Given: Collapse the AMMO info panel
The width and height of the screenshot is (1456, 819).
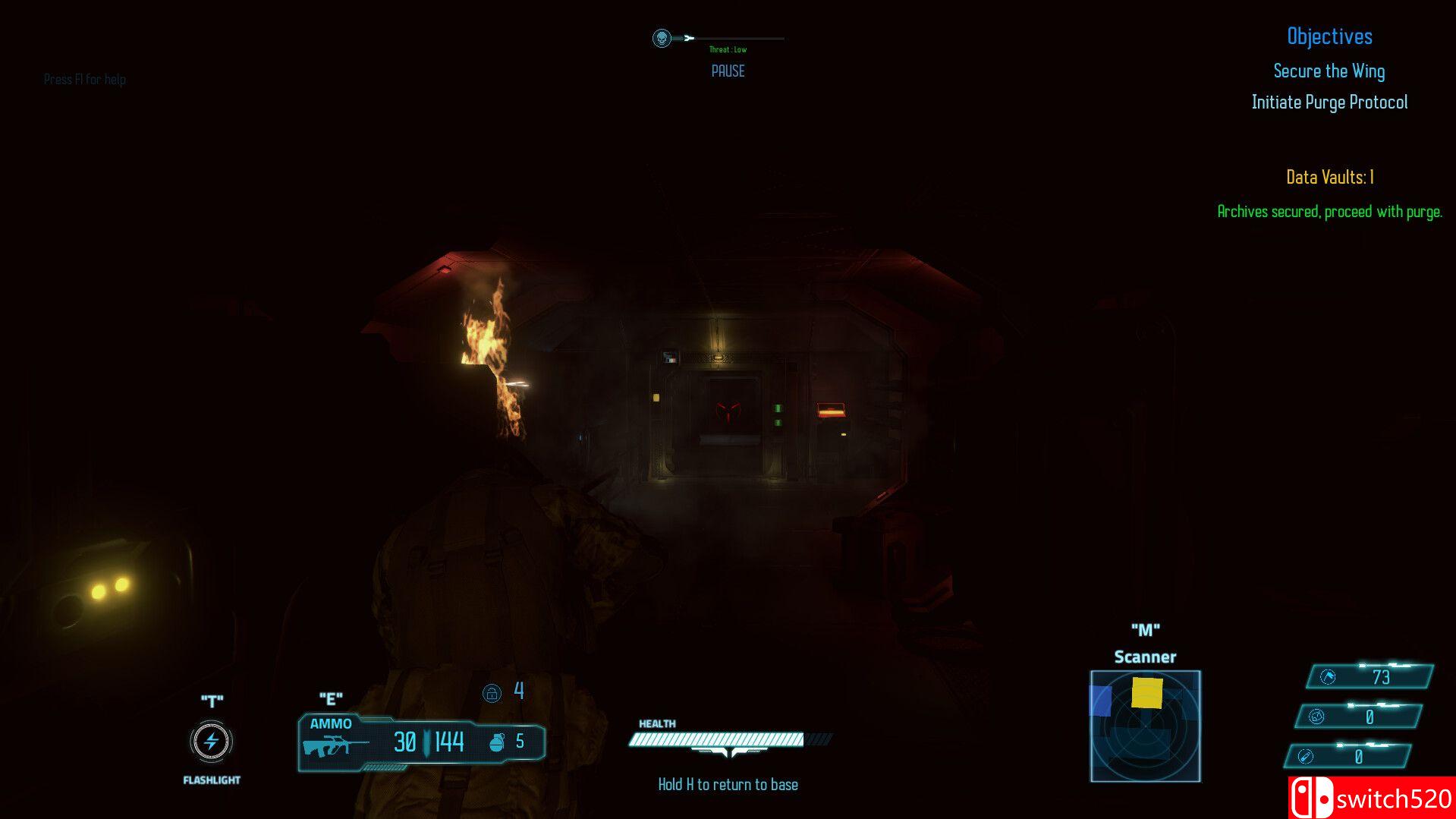Looking at the screenshot, I should click(x=332, y=724).
